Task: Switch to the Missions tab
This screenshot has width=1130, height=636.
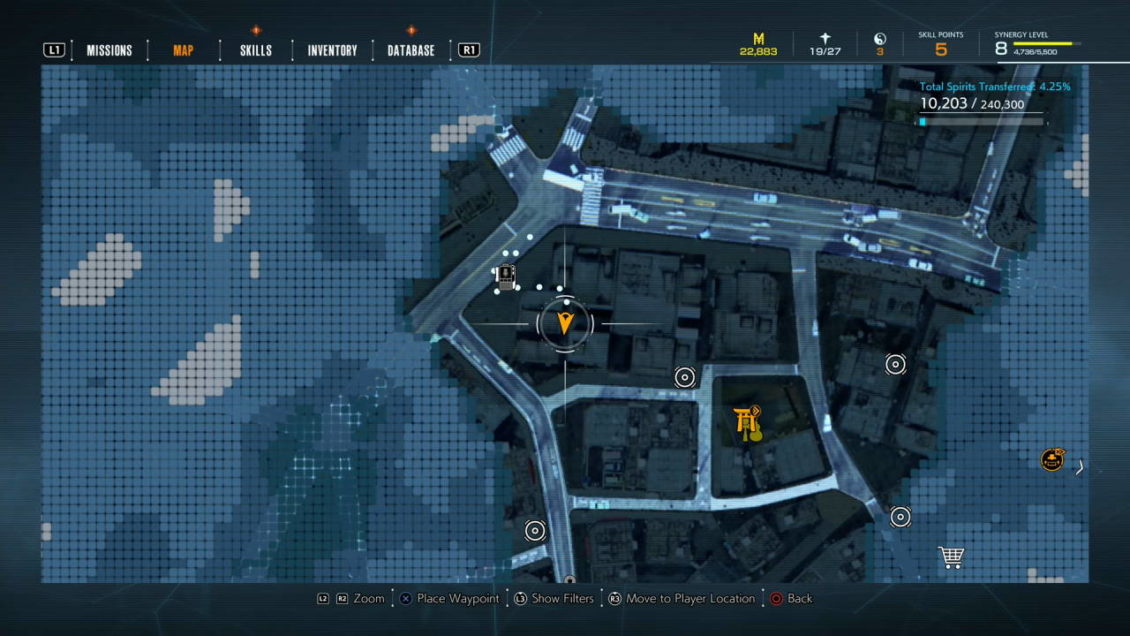Action: [109, 50]
